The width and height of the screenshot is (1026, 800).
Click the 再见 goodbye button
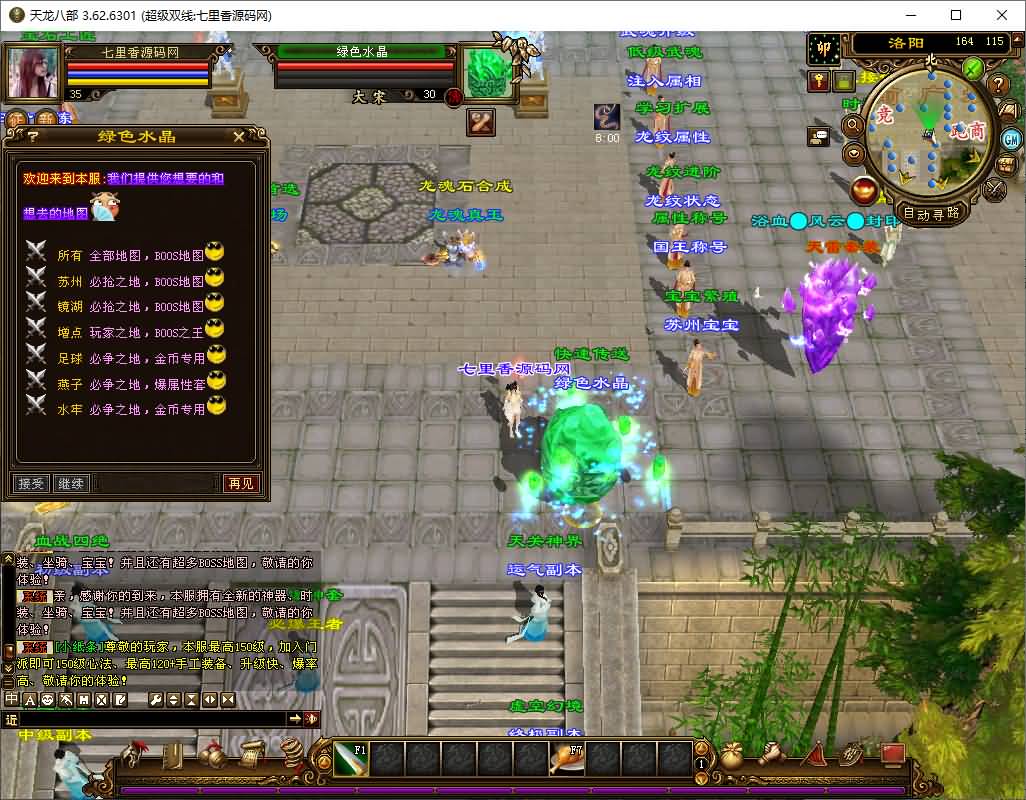pyautogui.click(x=241, y=483)
